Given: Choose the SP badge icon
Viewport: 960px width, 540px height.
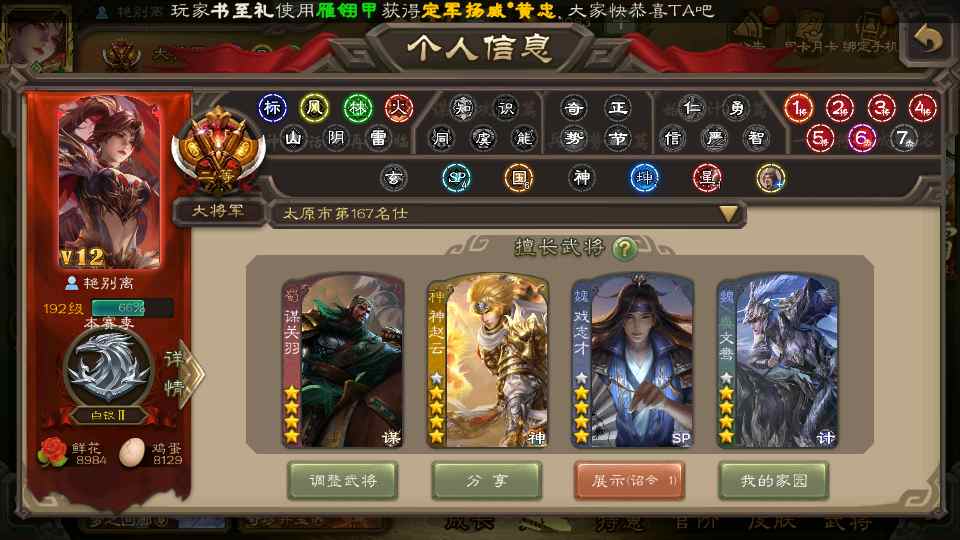Looking at the screenshot, I should tap(457, 178).
